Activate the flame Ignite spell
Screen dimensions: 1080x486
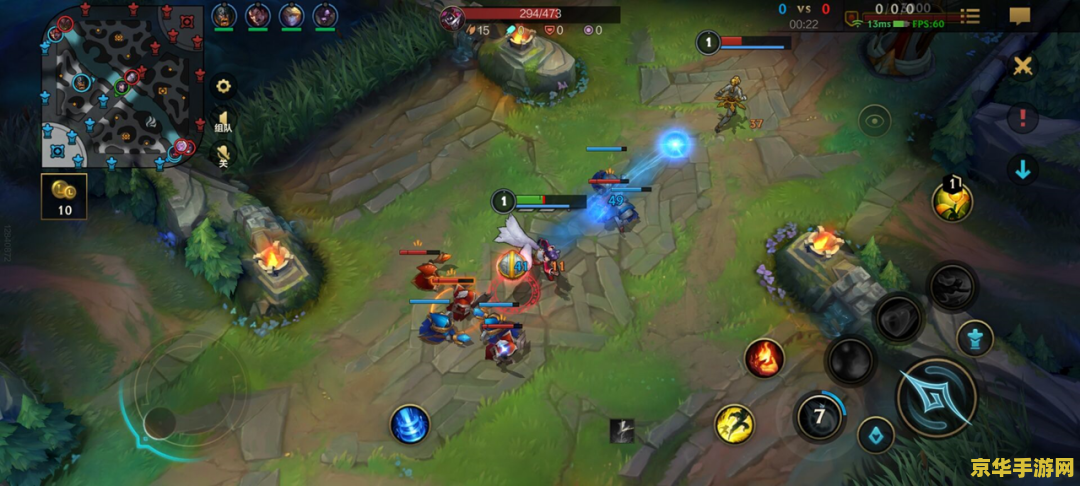764,358
